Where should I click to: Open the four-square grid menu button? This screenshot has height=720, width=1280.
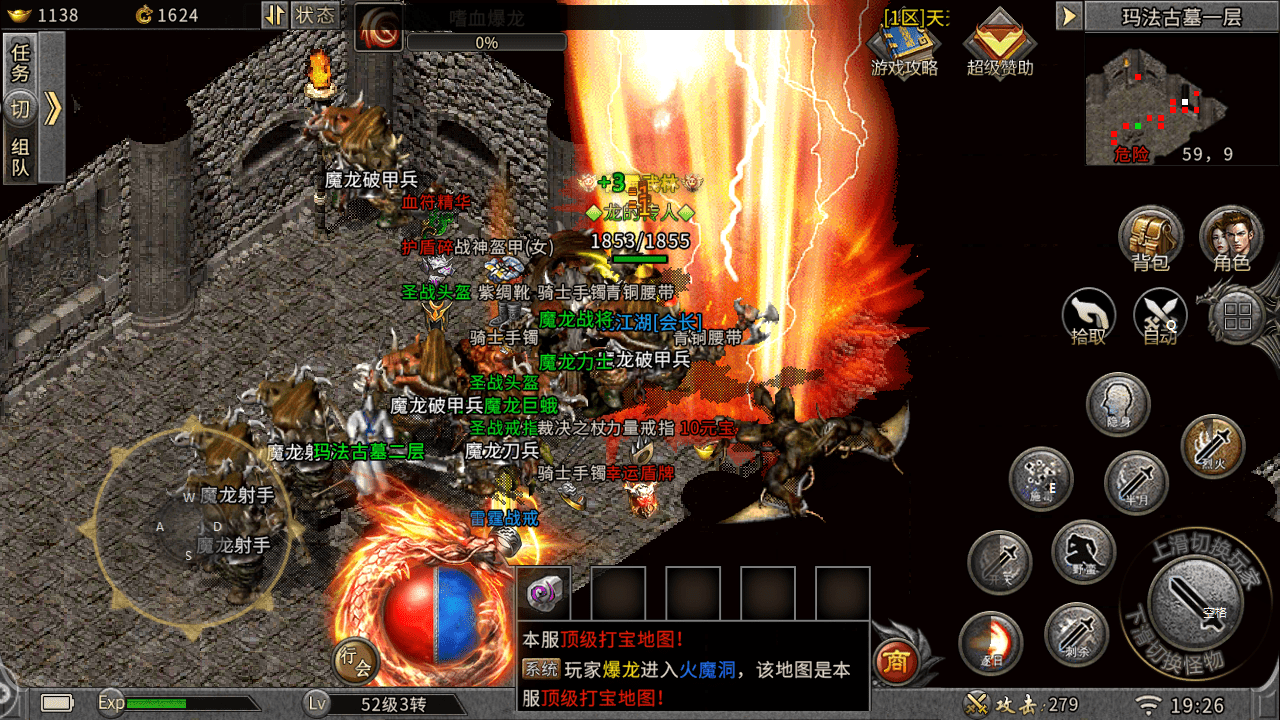(x=1237, y=318)
